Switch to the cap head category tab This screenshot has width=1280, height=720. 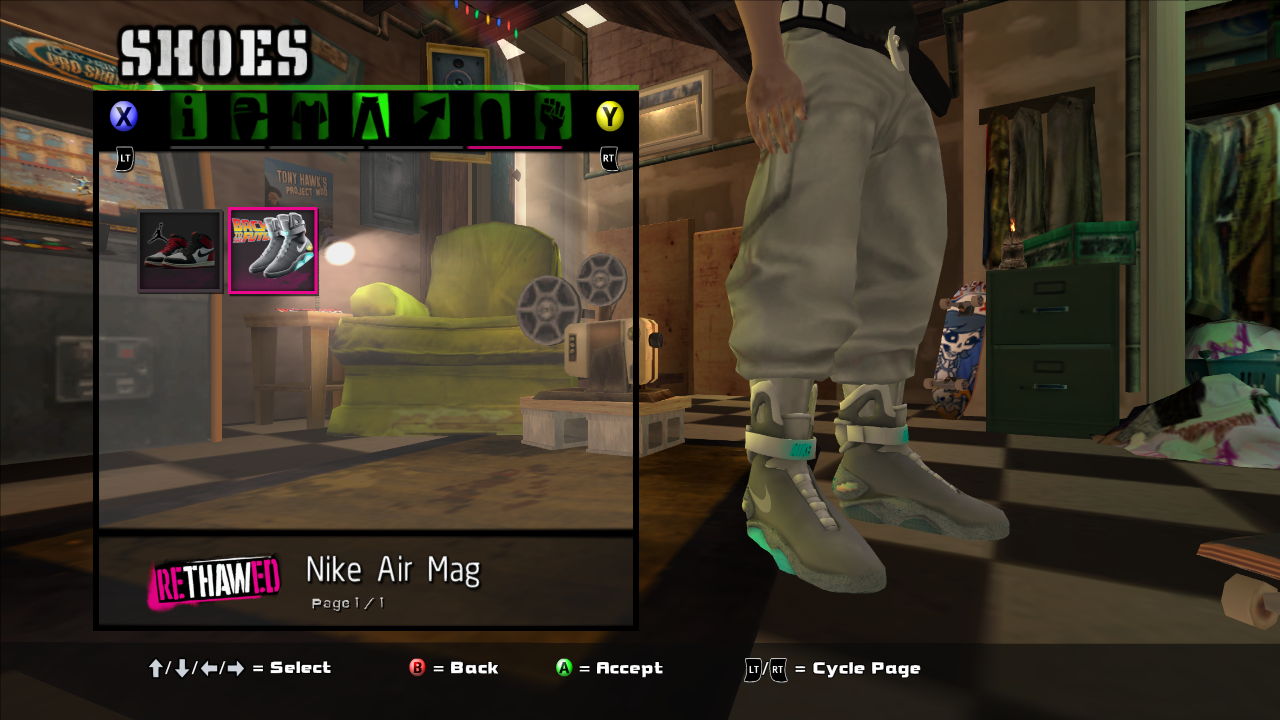[x=249, y=117]
